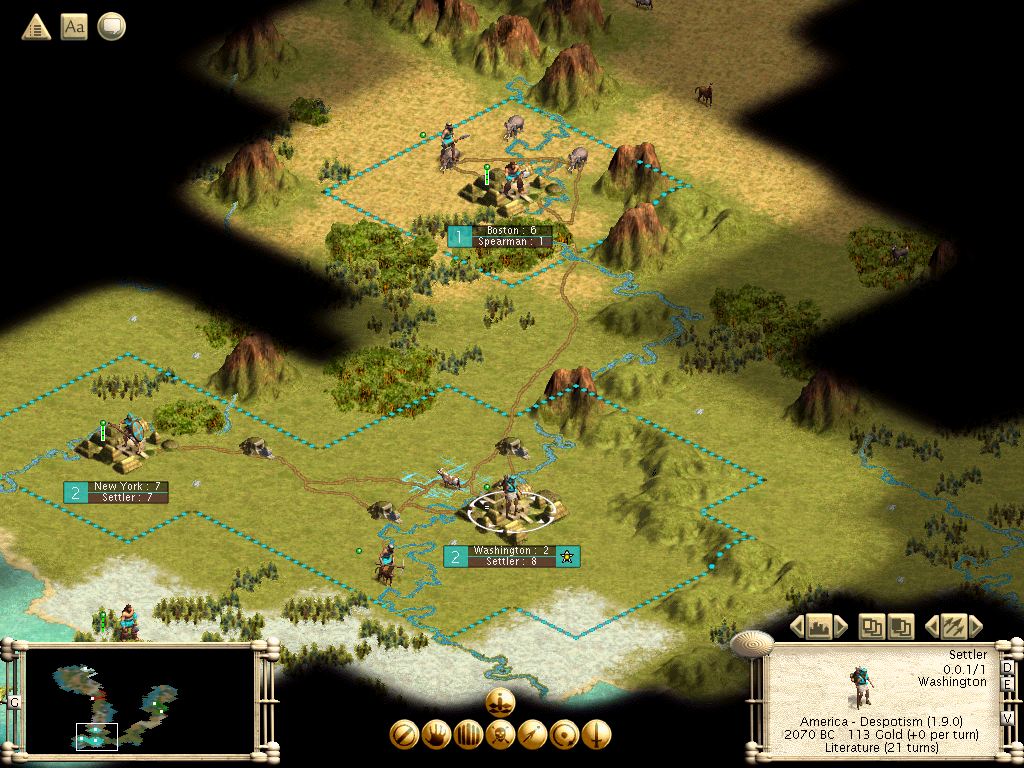Activate the build city order button
The height and width of the screenshot is (768, 1024).
tap(500, 701)
